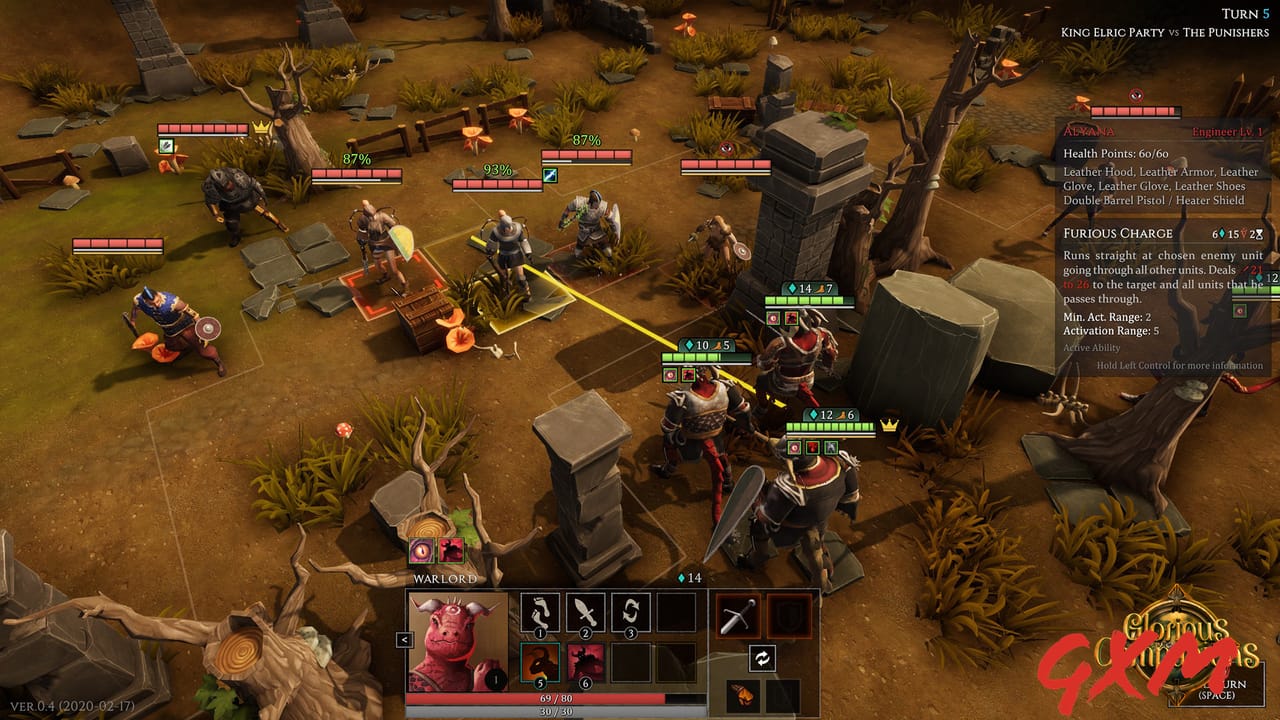
Task: Activate the rotate ability in slot 3
Action: tap(631, 612)
